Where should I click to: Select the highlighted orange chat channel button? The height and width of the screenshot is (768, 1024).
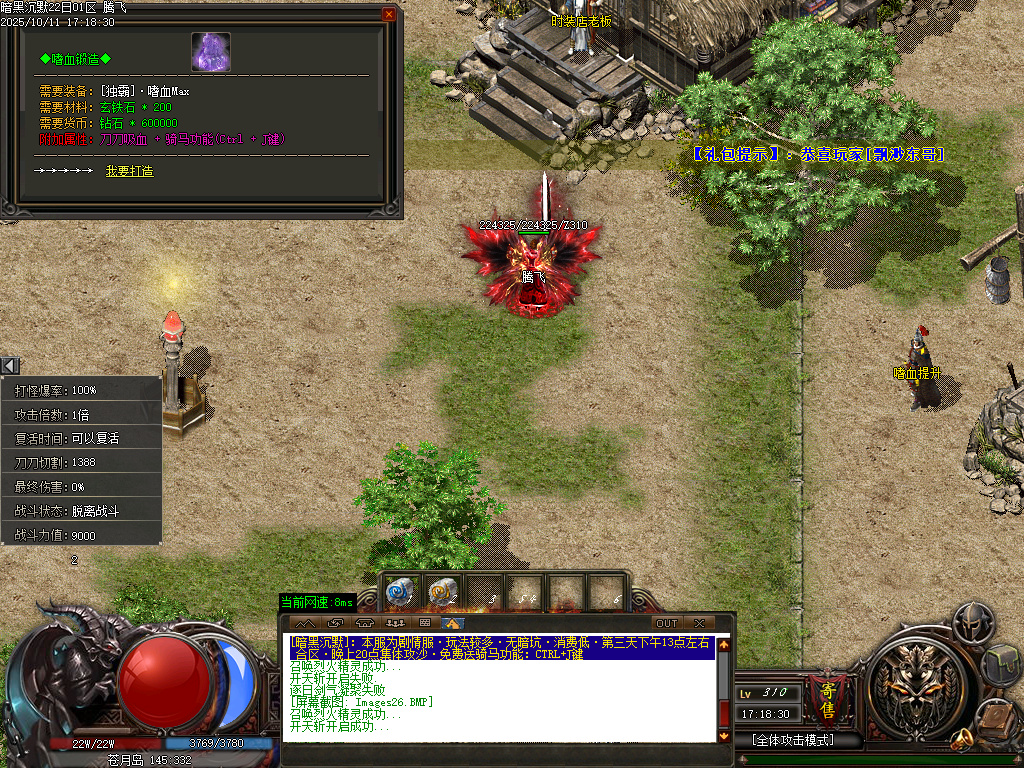coord(454,623)
